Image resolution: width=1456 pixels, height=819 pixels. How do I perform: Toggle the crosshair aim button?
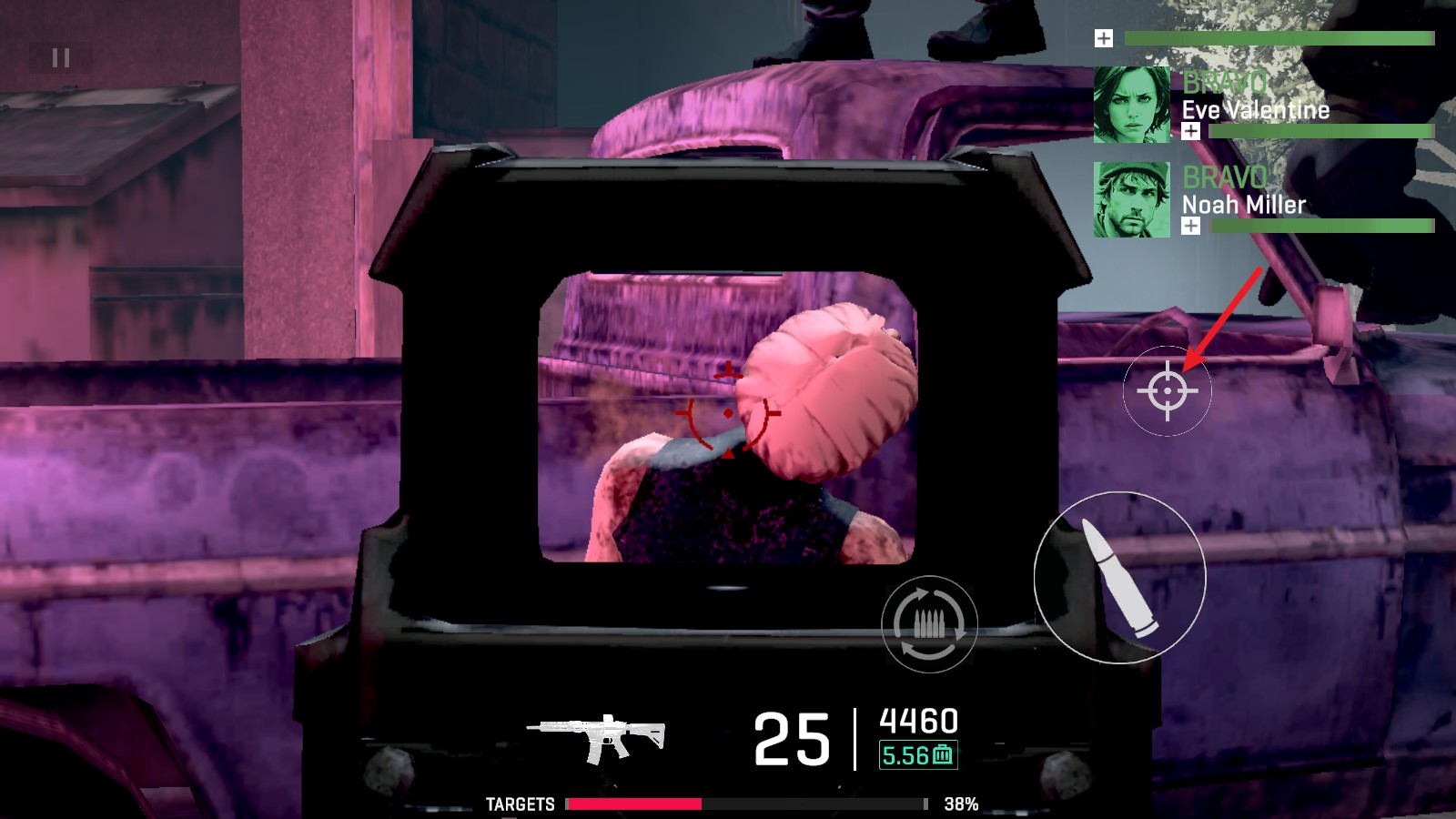(x=1168, y=391)
